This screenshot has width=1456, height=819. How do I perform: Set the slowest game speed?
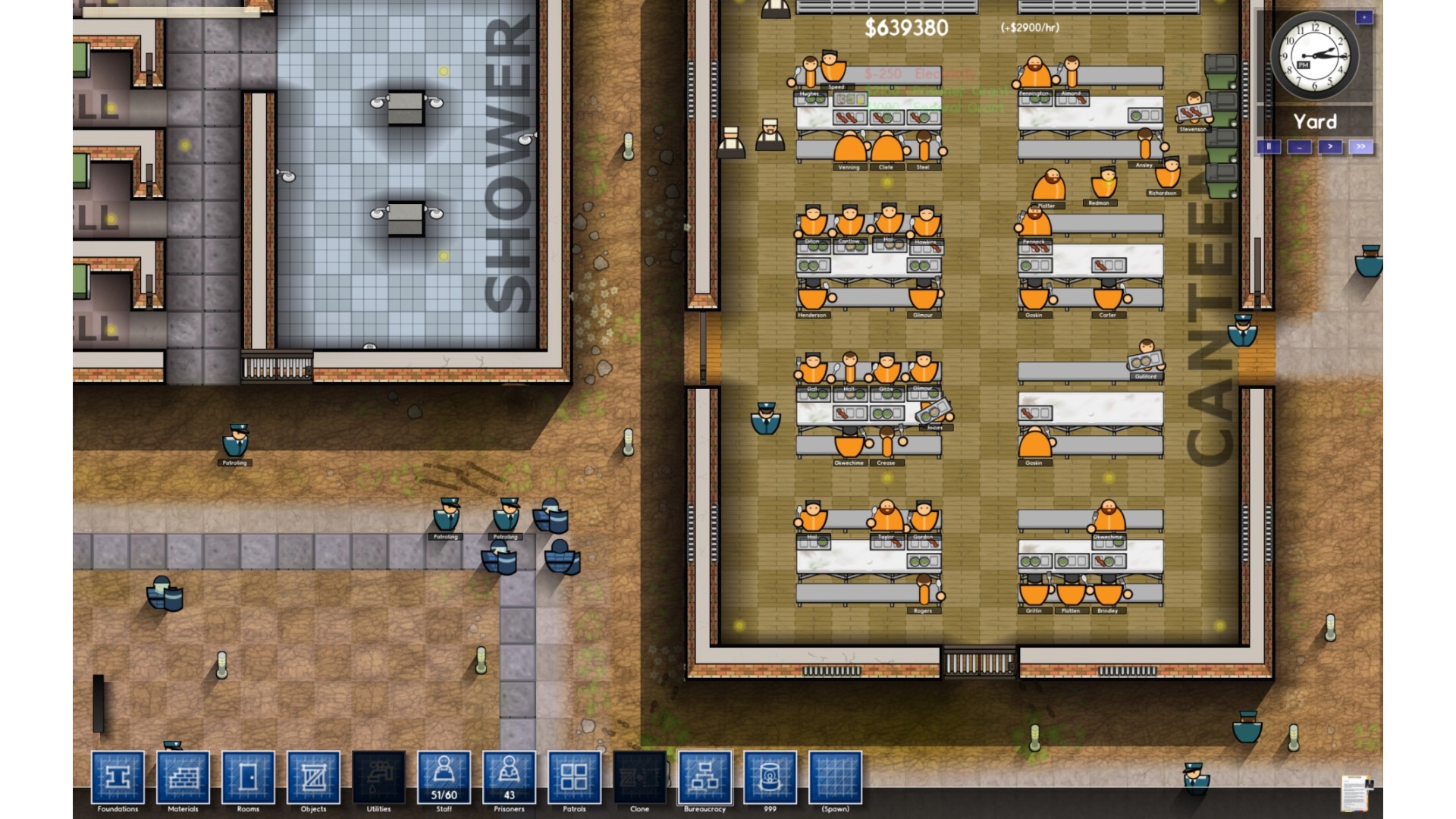point(1300,146)
